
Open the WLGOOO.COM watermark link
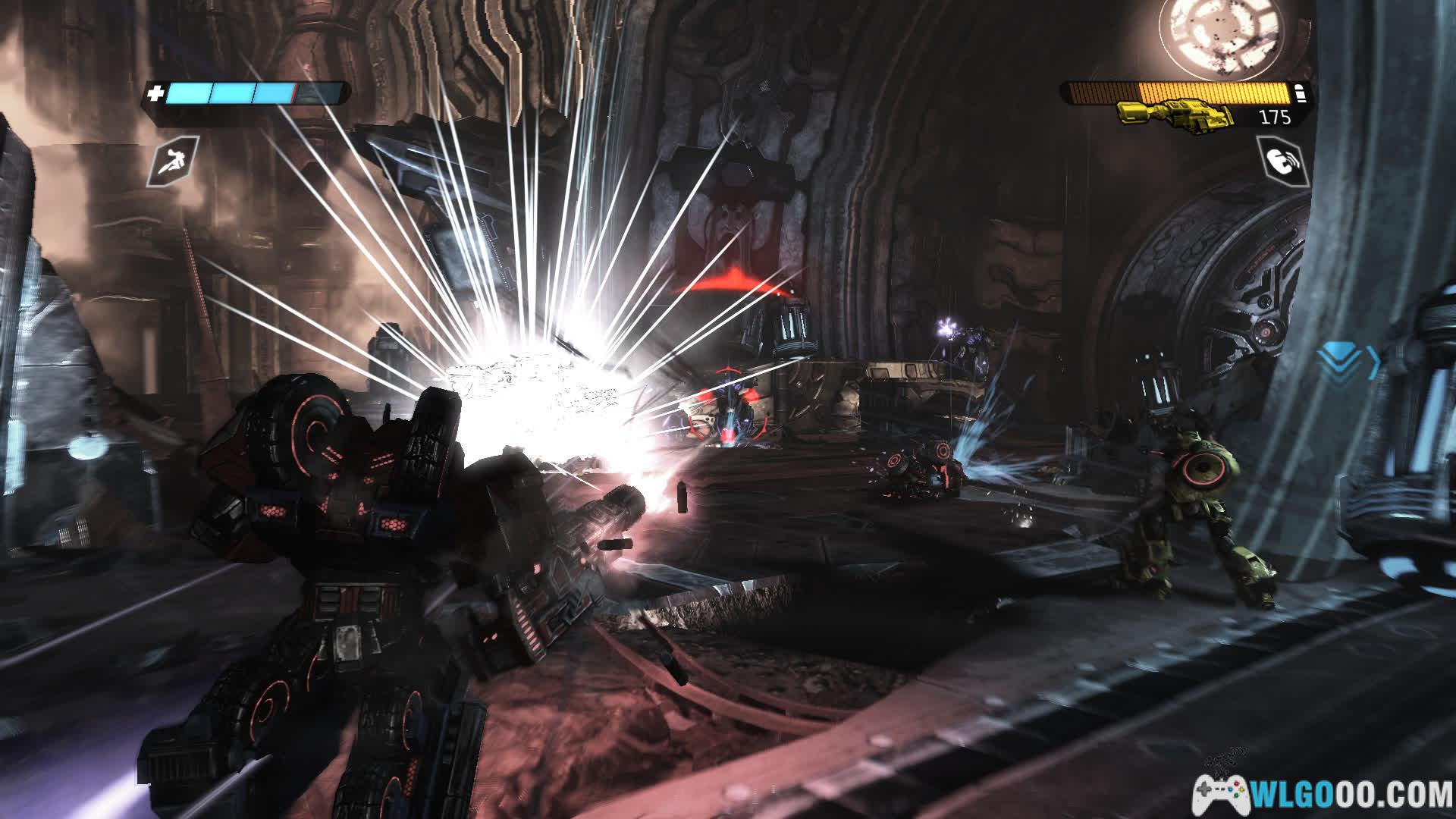[1323, 794]
